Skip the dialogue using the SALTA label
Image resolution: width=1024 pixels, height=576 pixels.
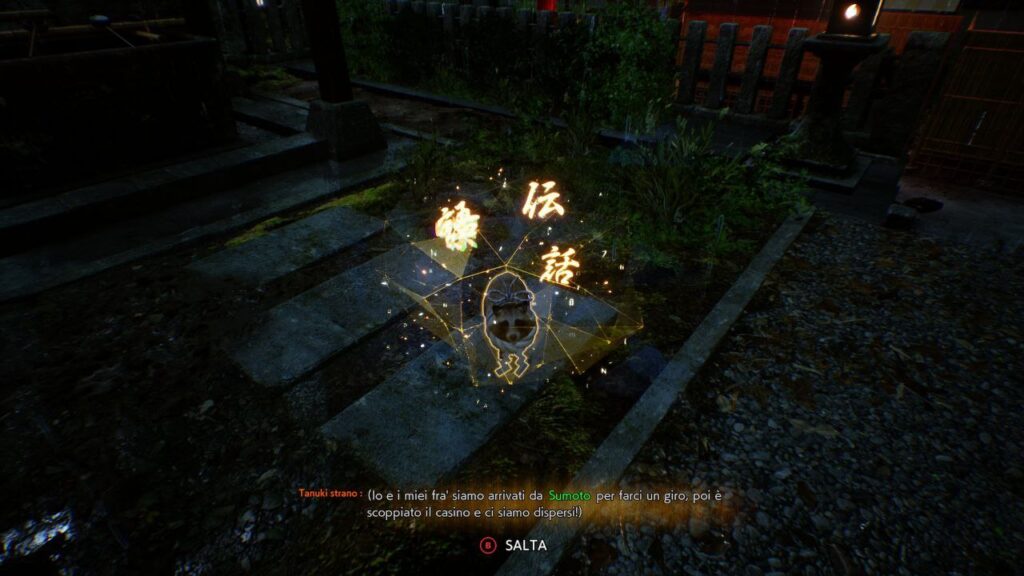(x=525, y=545)
